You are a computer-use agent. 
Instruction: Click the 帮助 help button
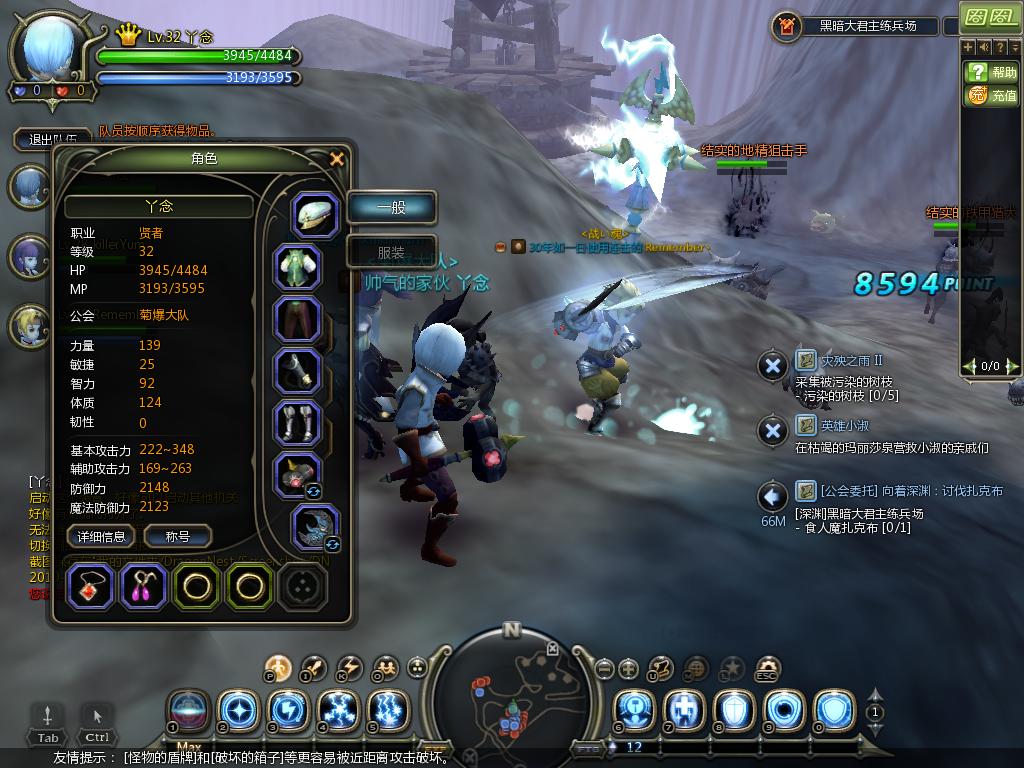click(991, 72)
